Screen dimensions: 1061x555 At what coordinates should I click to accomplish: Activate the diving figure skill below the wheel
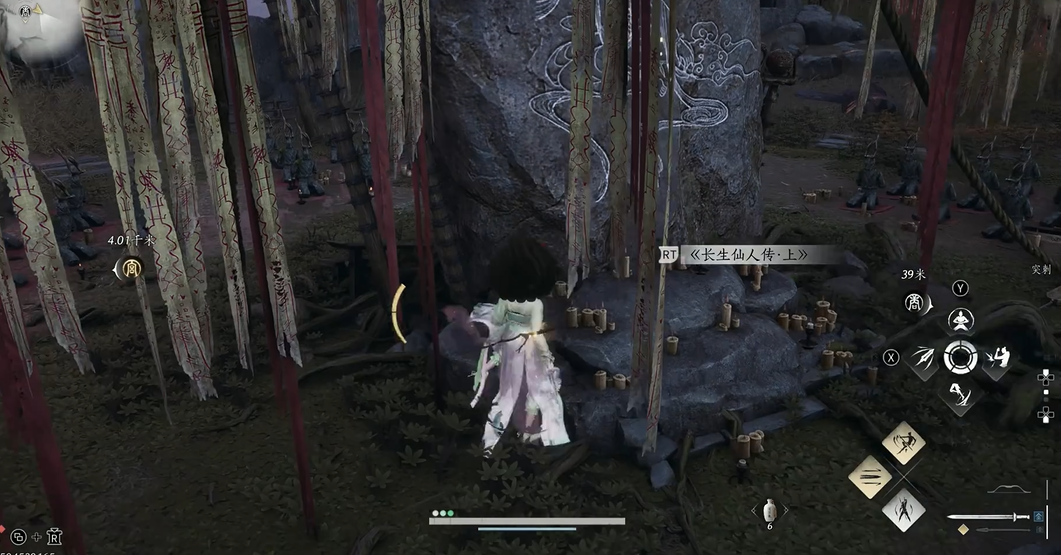960,394
